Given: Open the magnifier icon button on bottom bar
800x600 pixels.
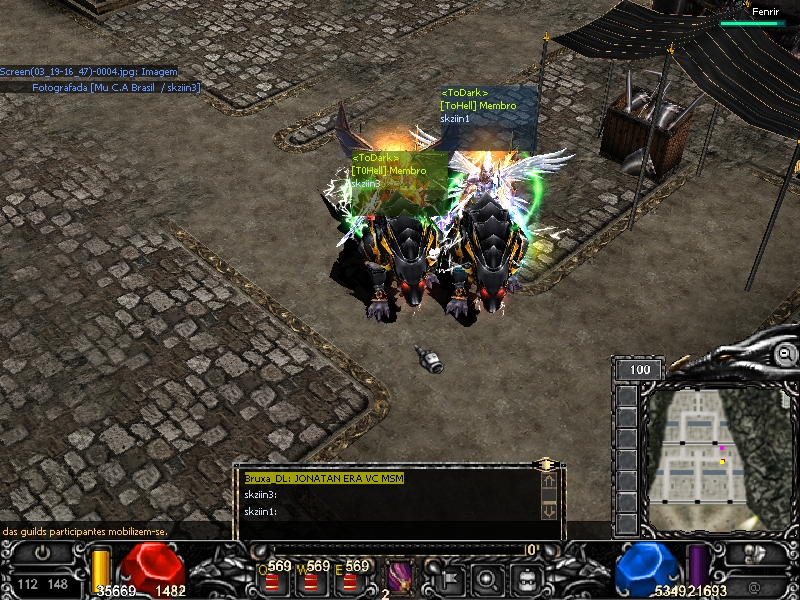Looking at the screenshot, I should pyautogui.click(x=487, y=578).
